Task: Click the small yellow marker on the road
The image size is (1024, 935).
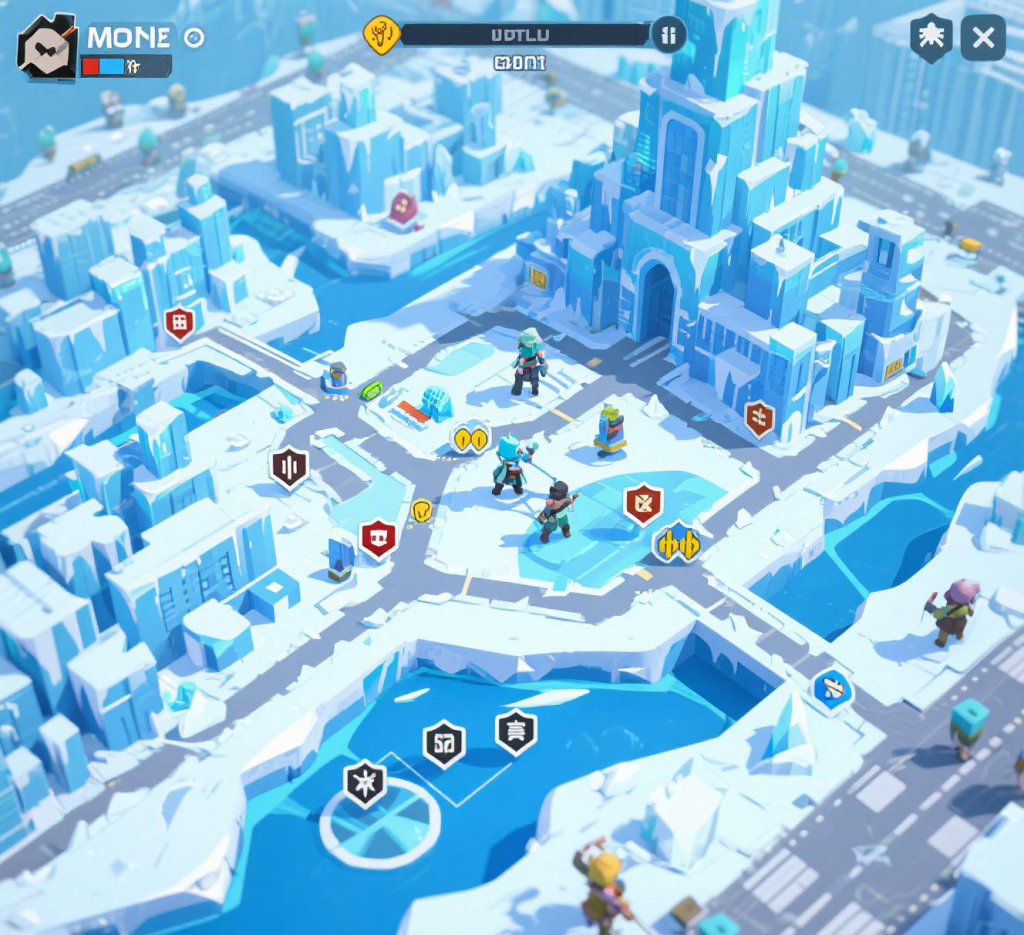Action: pos(422,510)
